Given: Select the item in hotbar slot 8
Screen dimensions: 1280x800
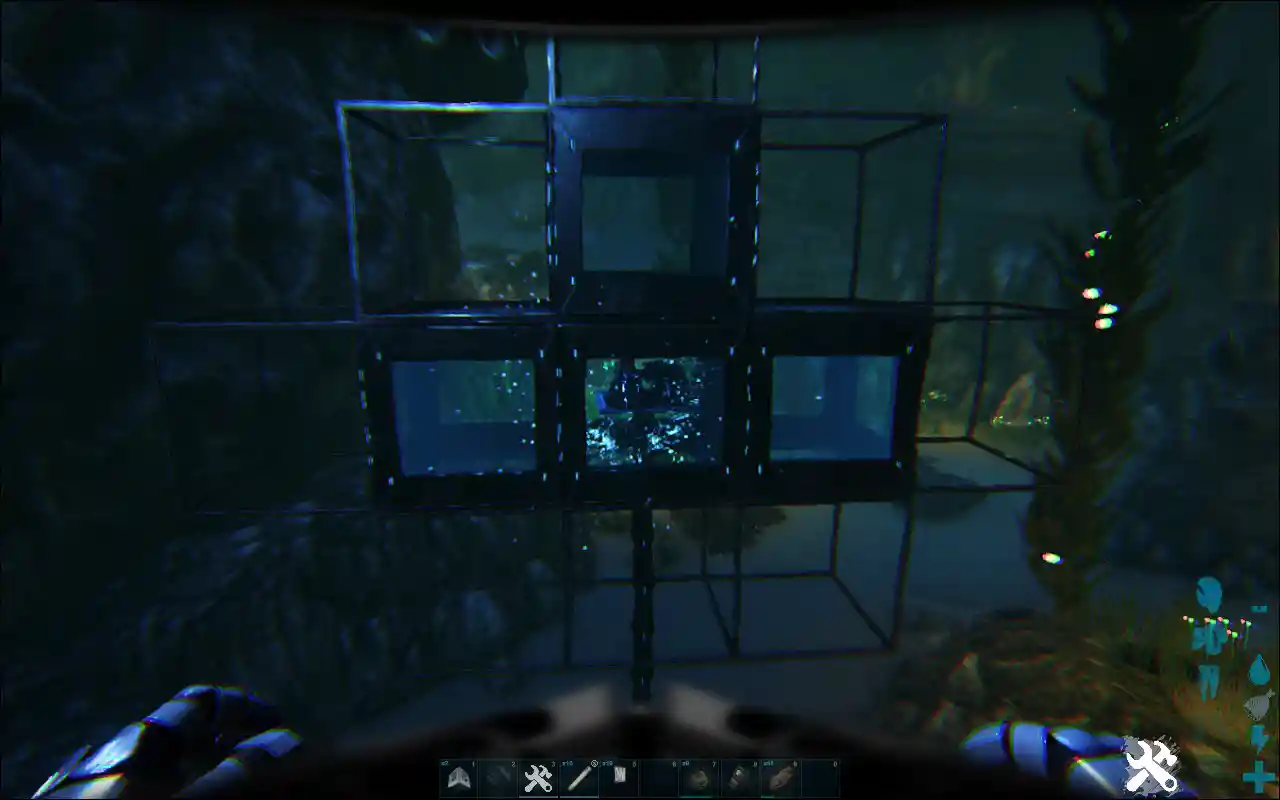Looking at the screenshot, I should click(739, 776).
